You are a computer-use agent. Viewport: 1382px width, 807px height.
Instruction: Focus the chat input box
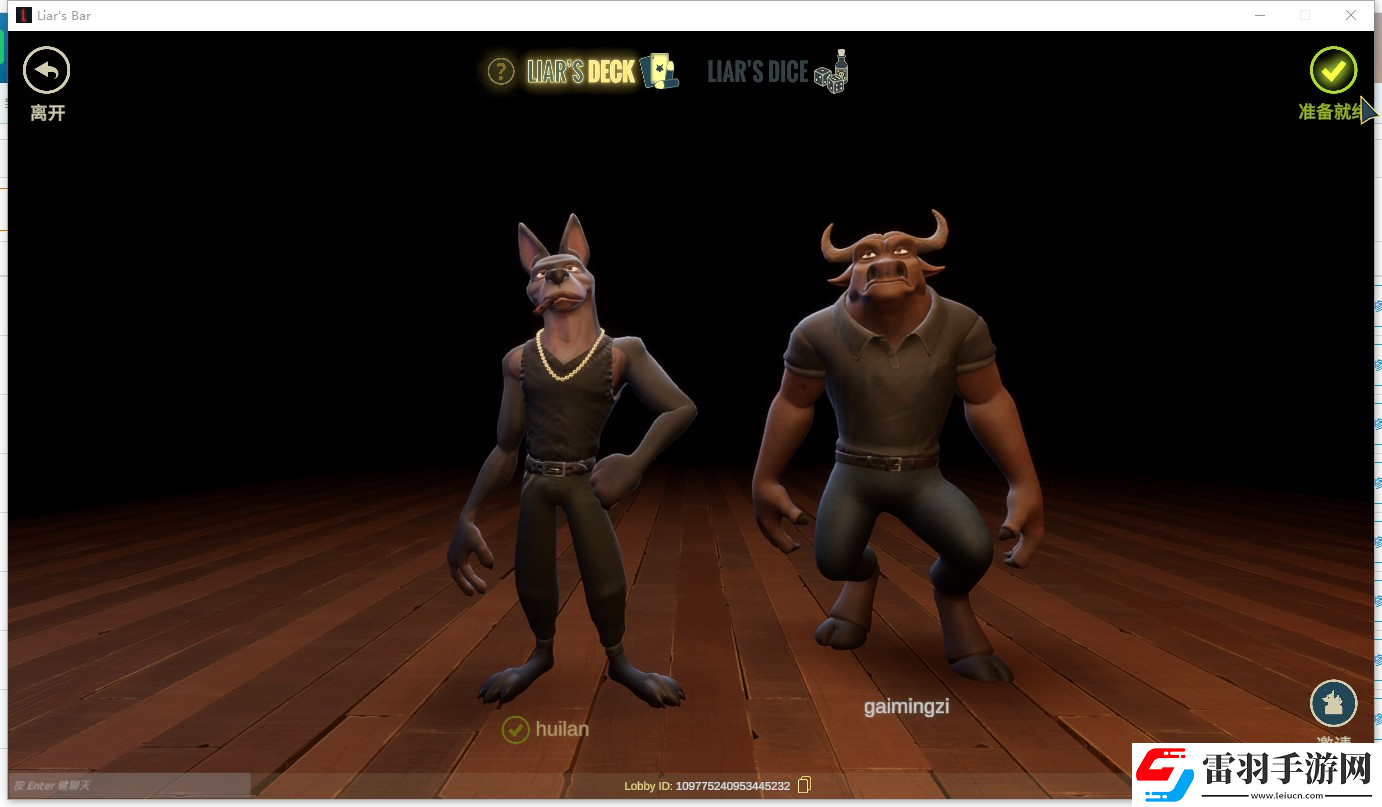[x=130, y=785]
